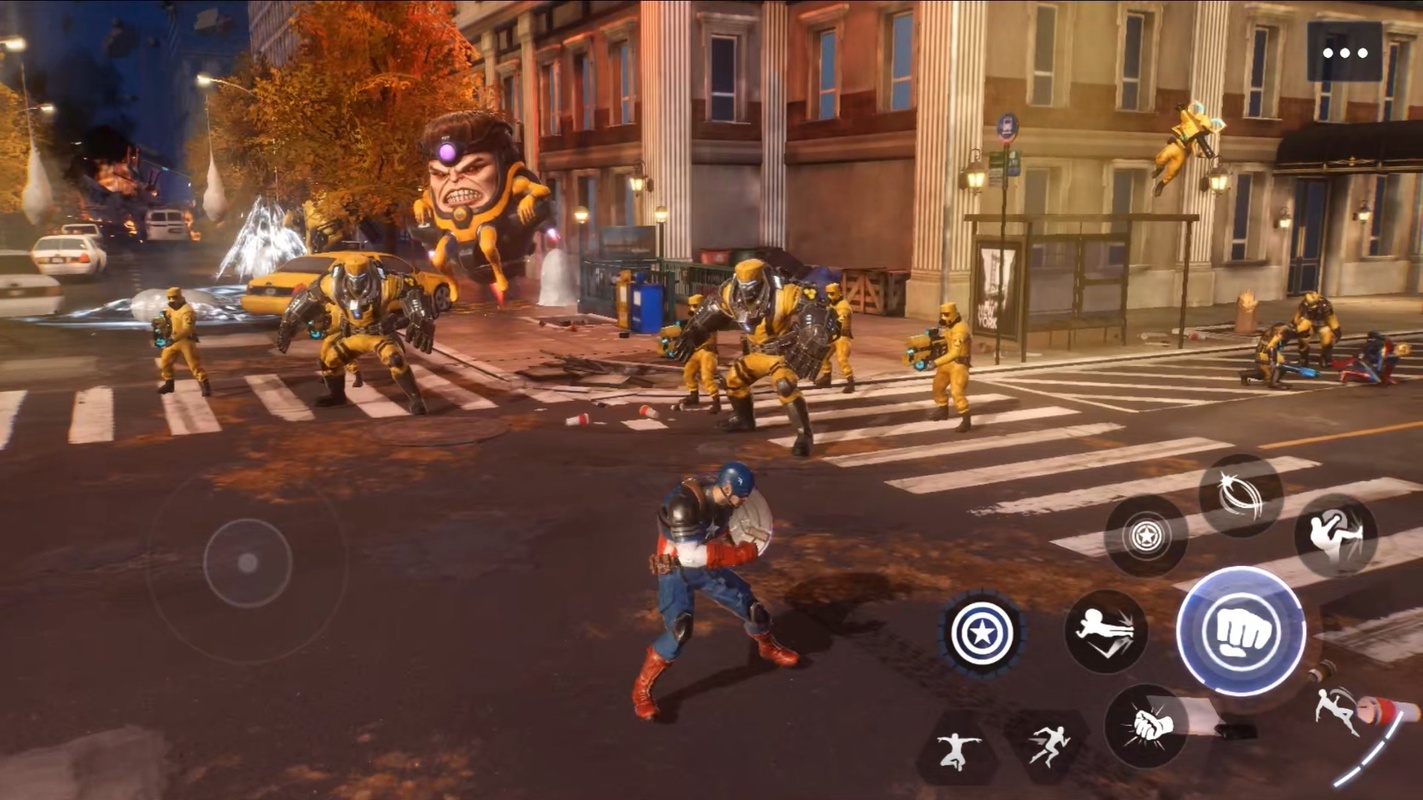The width and height of the screenshot is (1423, 800).
Task: Activate the glowing fist grab skill
Action: pyautogui.click(x=1146, y=725)
